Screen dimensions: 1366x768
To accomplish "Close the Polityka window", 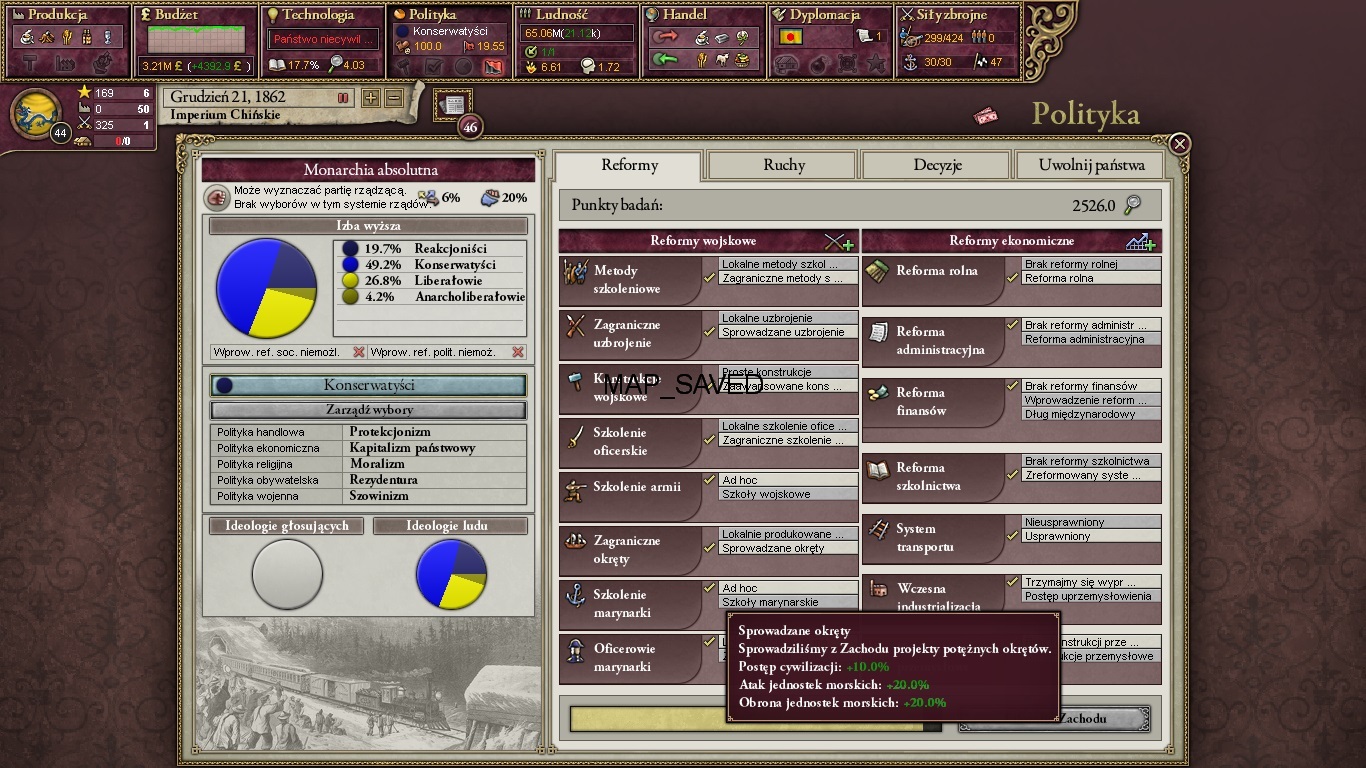I will pyautogui.click(x=1180, y=144).
